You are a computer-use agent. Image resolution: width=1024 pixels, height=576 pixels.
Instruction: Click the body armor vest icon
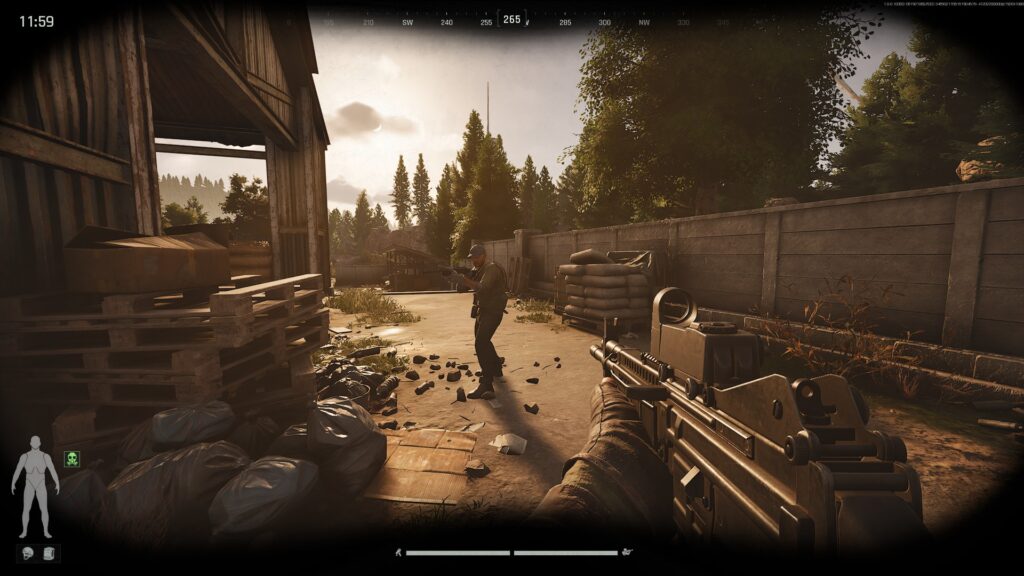coord(50,553)
